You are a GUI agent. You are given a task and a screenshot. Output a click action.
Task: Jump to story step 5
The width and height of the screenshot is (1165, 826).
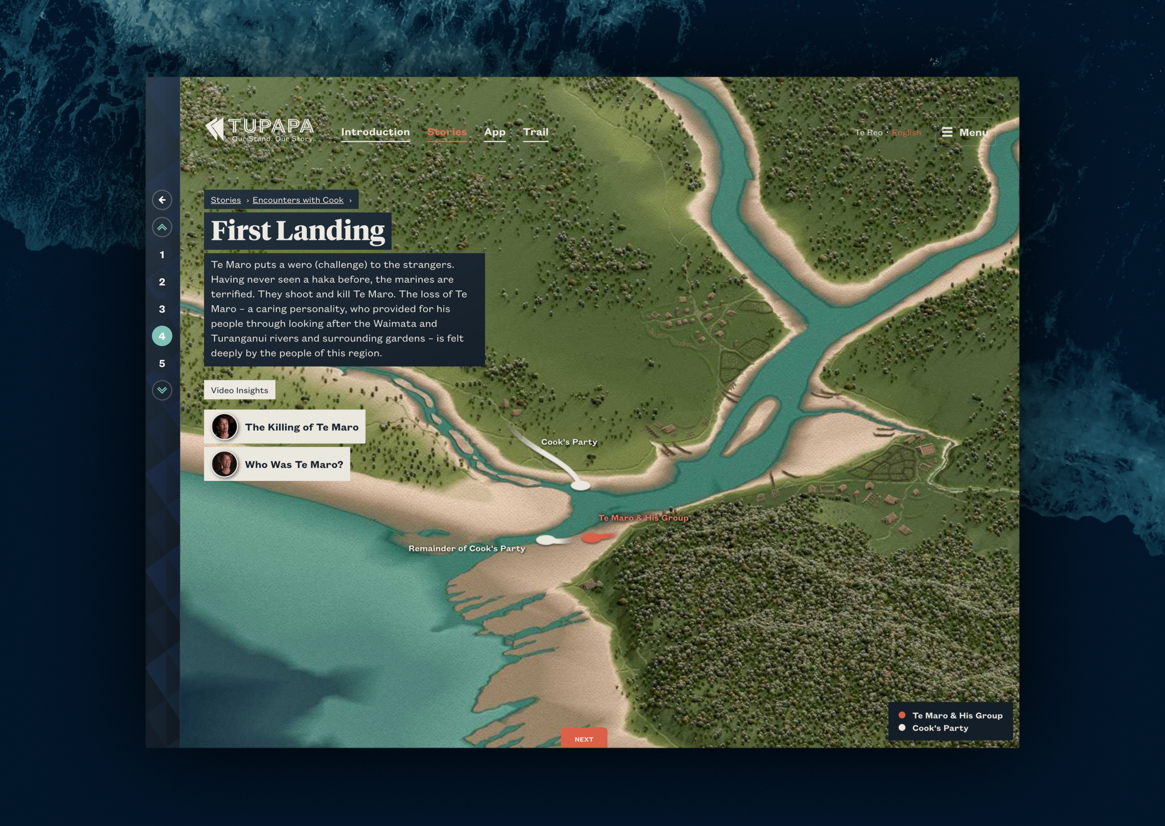pyautogui.click(x=162, y=363)
